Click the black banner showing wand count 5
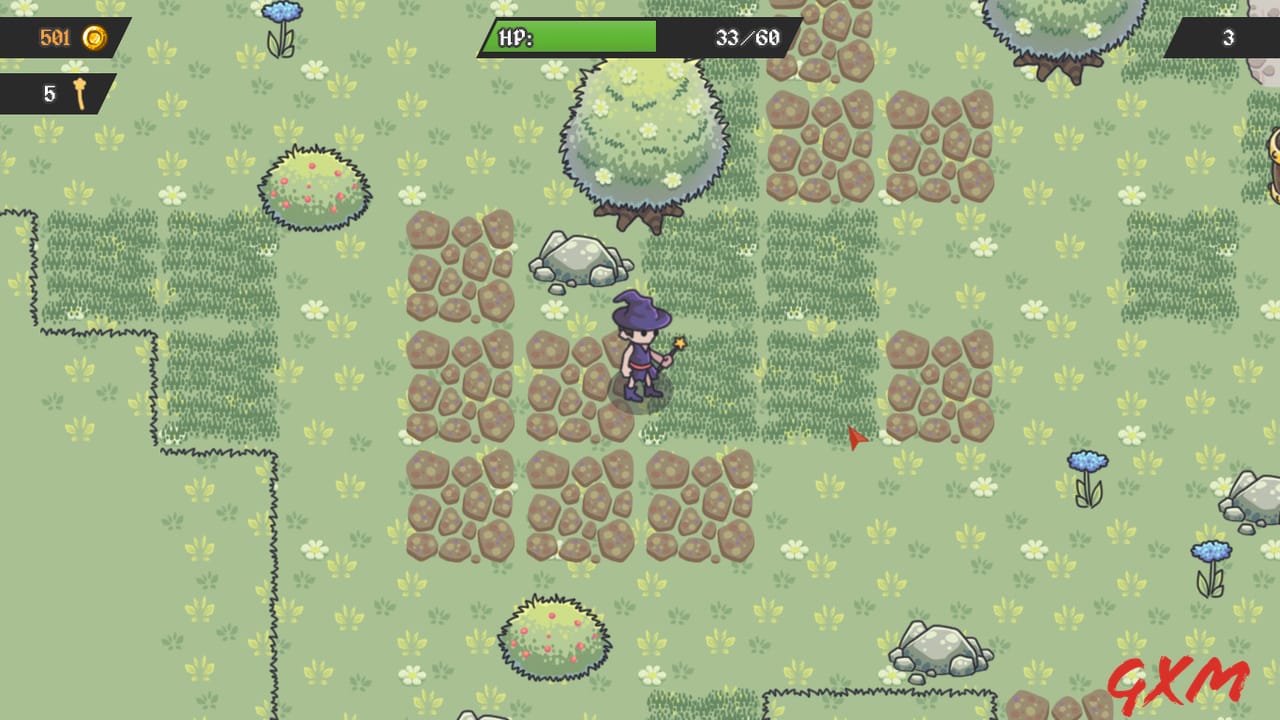This screenshot has height=720, width=1280. [x=50, y=93]
